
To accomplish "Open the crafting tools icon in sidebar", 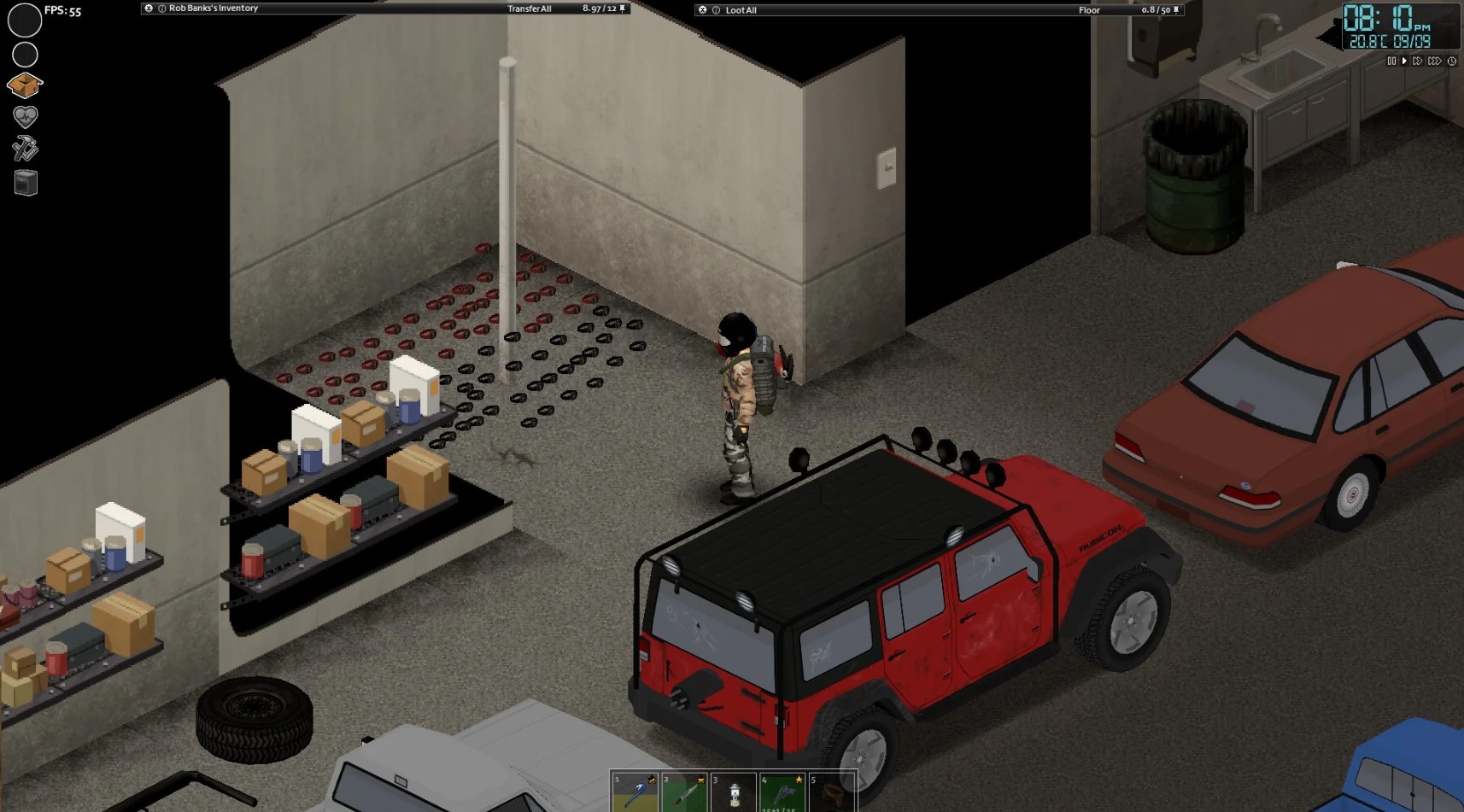I will point(25,149).
